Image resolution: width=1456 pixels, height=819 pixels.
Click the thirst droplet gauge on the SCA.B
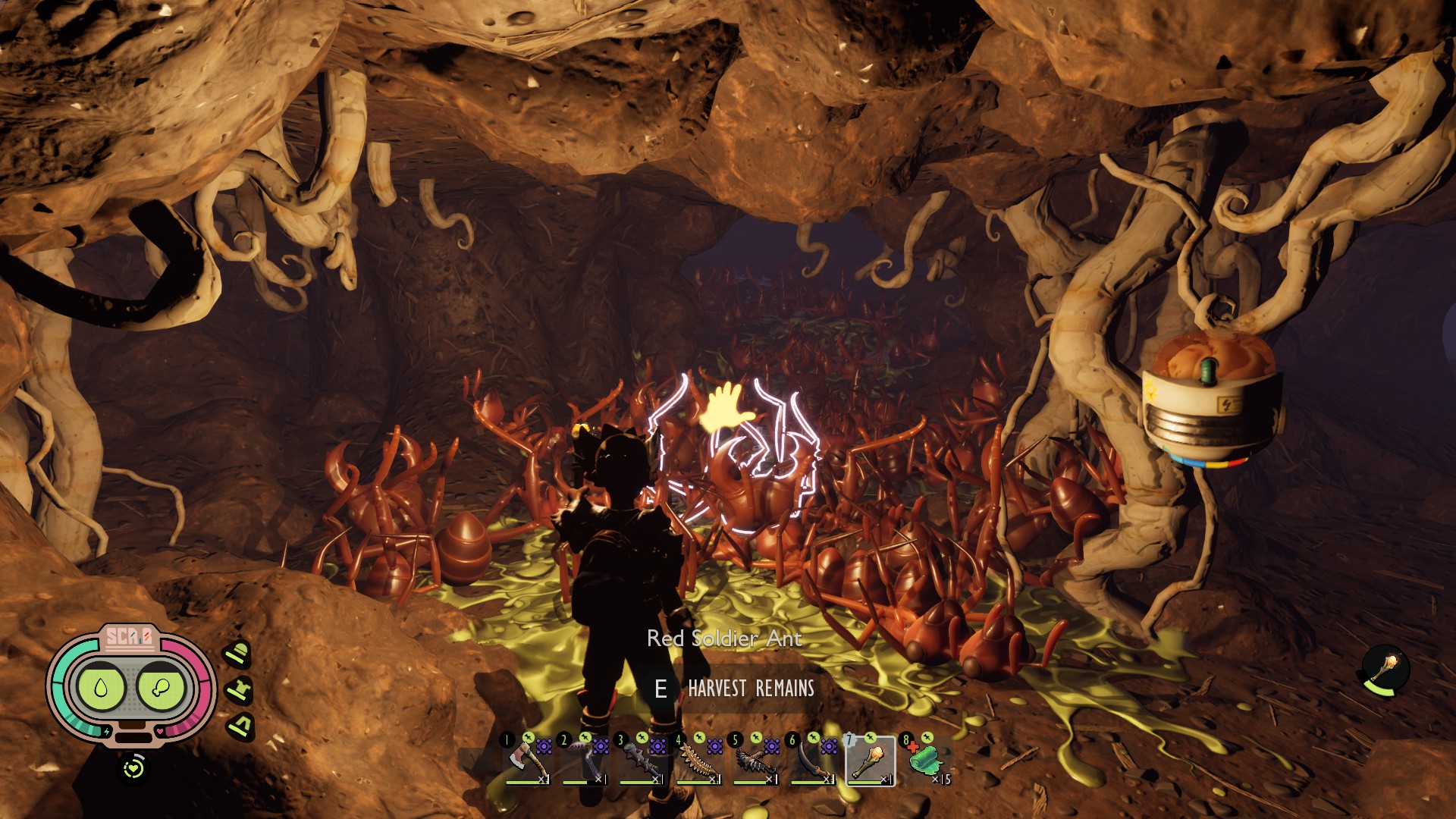tap(101, 687)
